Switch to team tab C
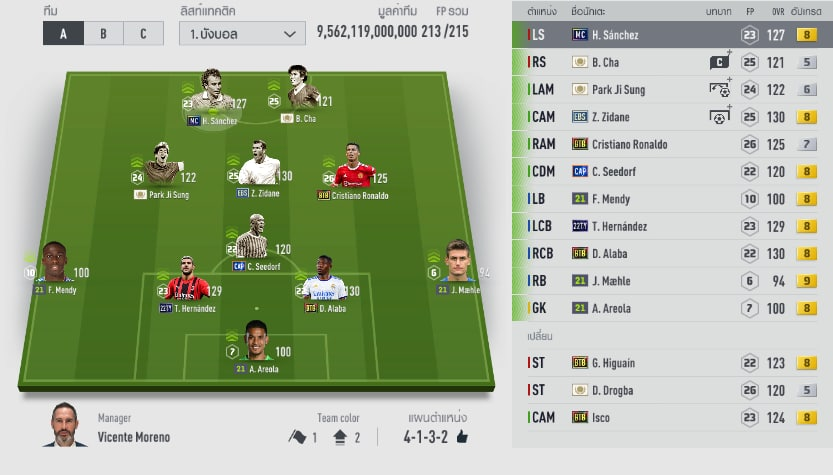Image resolution: width=833 pixels, height=475 pixels. click(x=142, y=33)
